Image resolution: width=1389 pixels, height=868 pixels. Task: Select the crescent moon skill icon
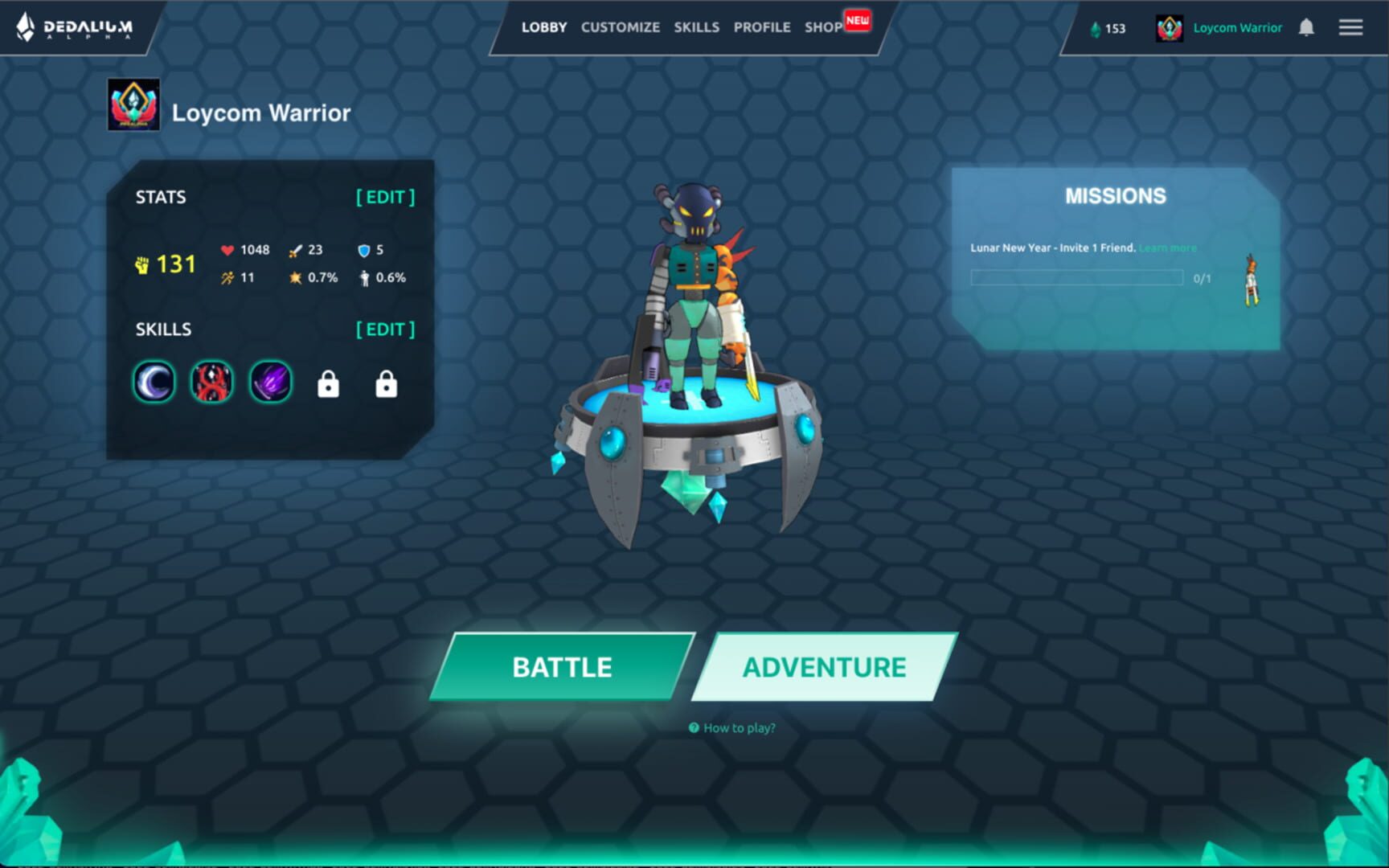(x=153, y=382)
